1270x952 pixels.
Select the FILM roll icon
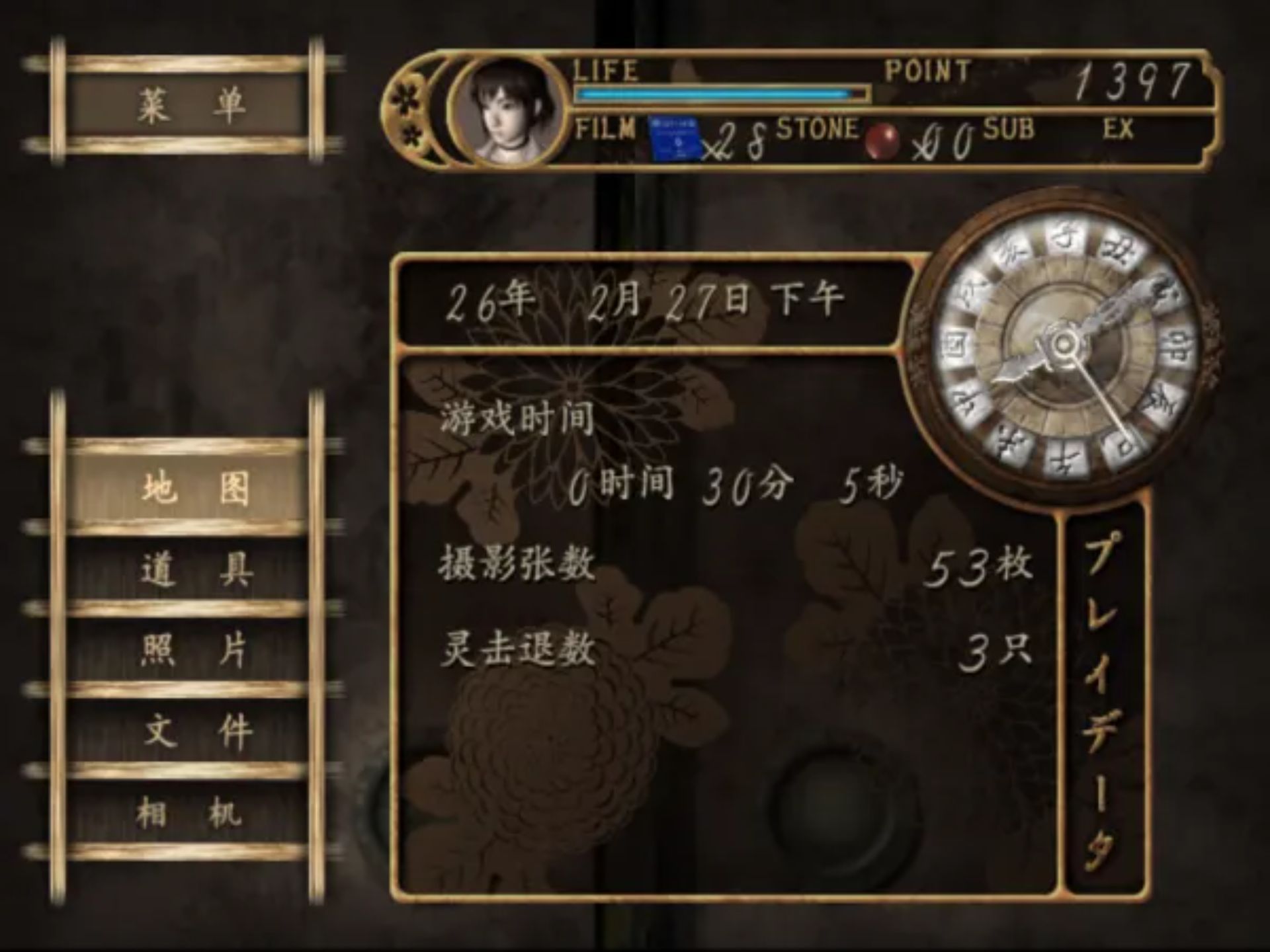click(675, 139)
